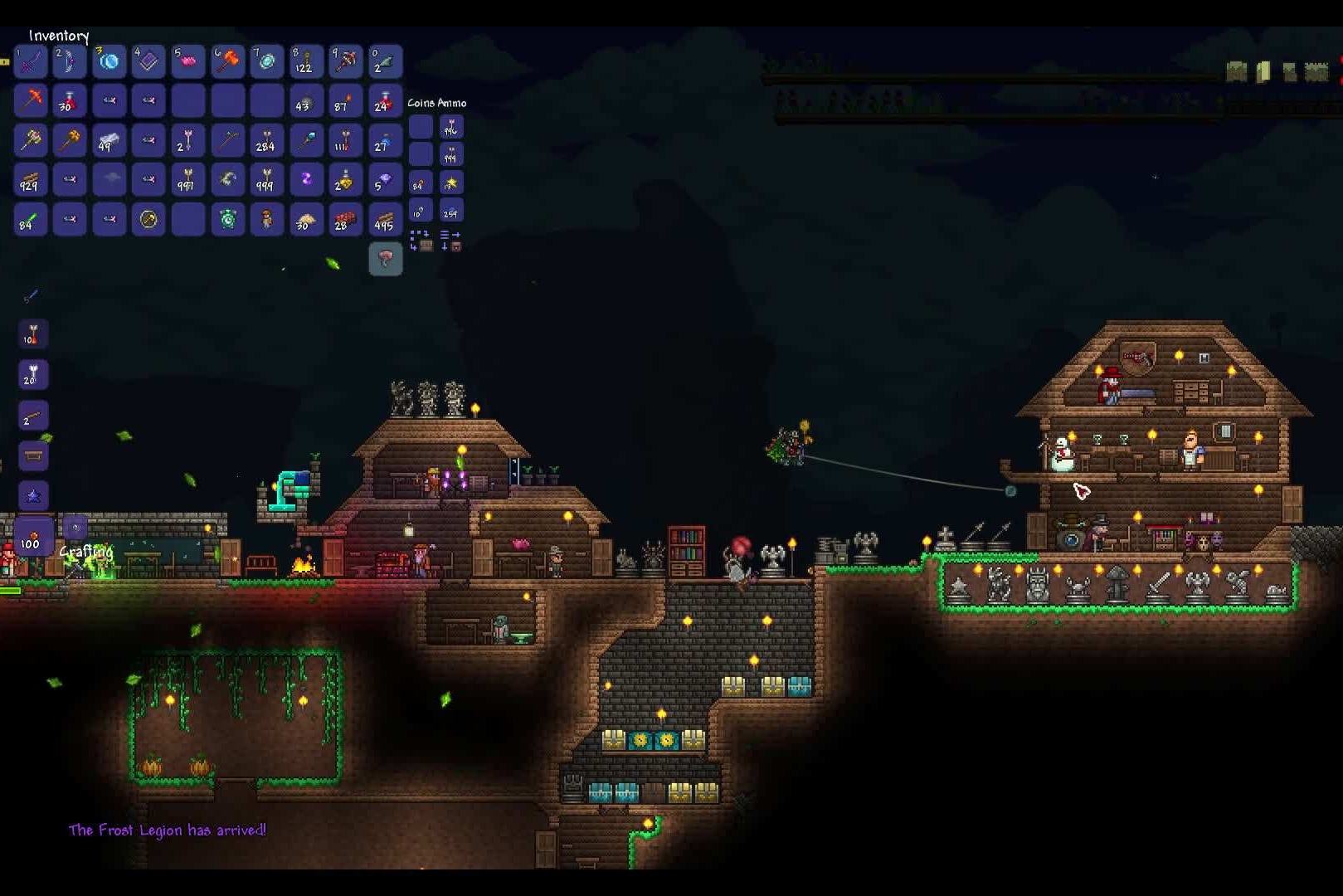Select the stack of 929 wood

point(31,180)
